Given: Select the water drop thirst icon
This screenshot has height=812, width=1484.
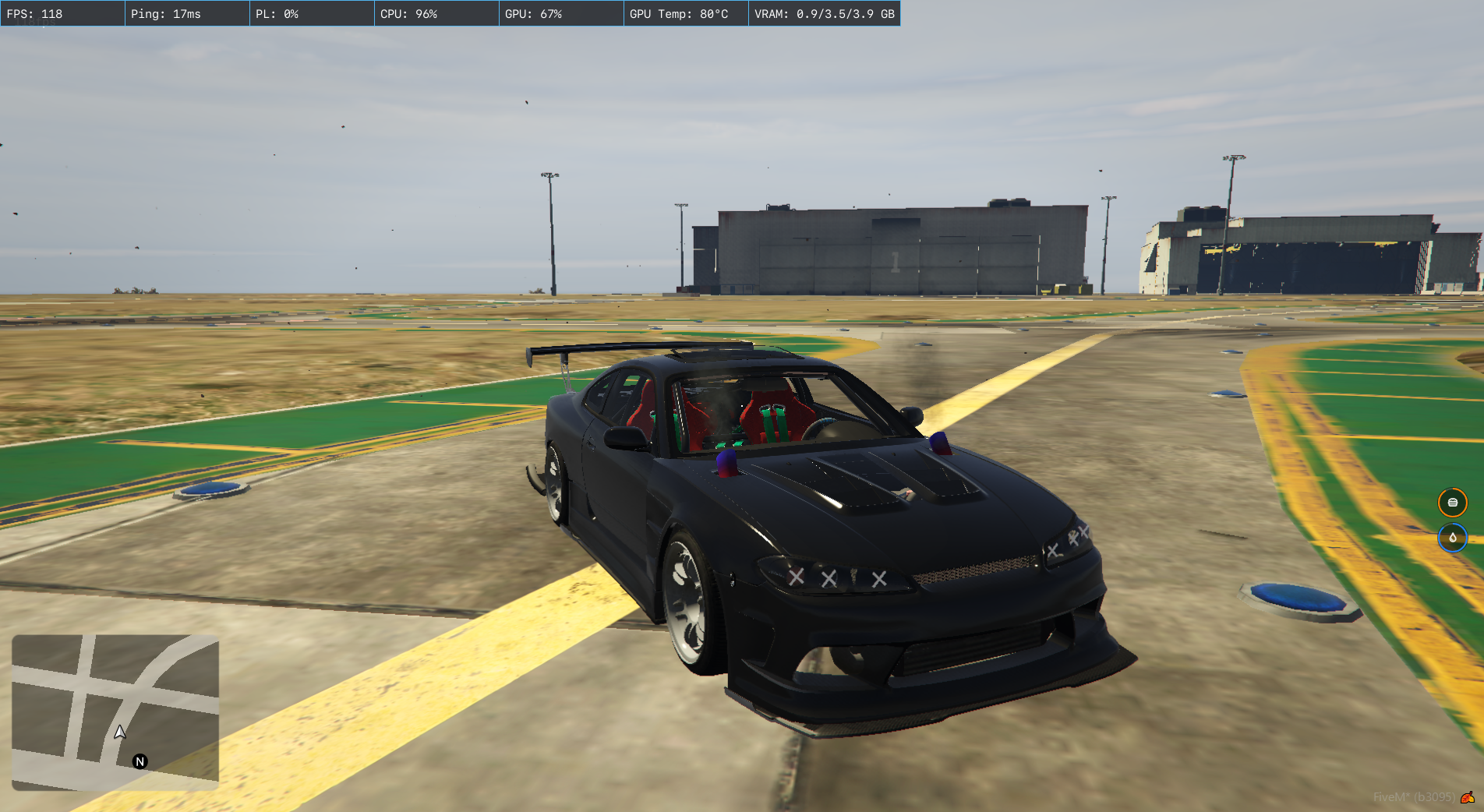Looking at the screenshot, I should pyautogui.click(x=1452, y=538).
